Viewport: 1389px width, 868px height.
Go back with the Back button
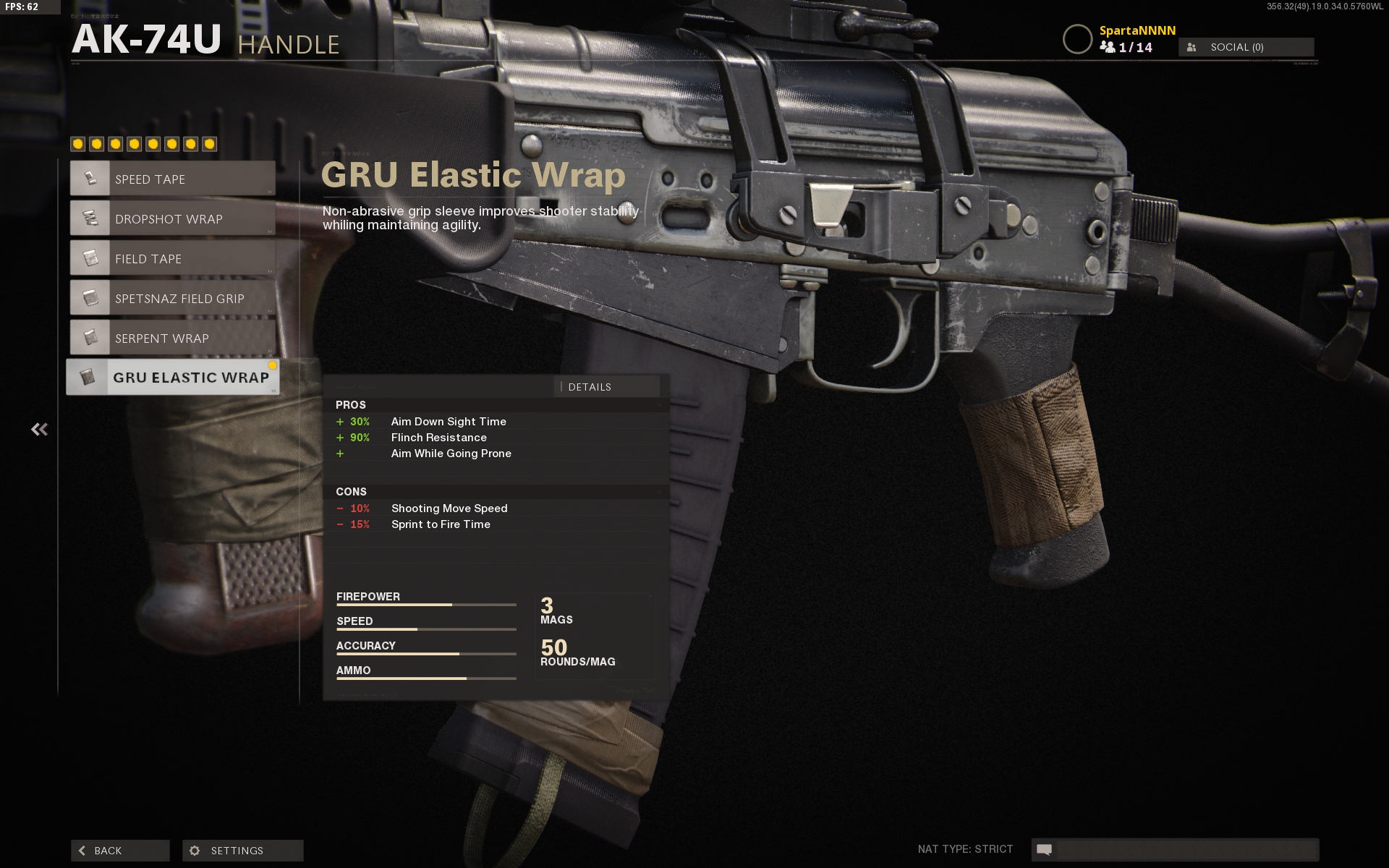pyautogui.click(x=120, y=851)
